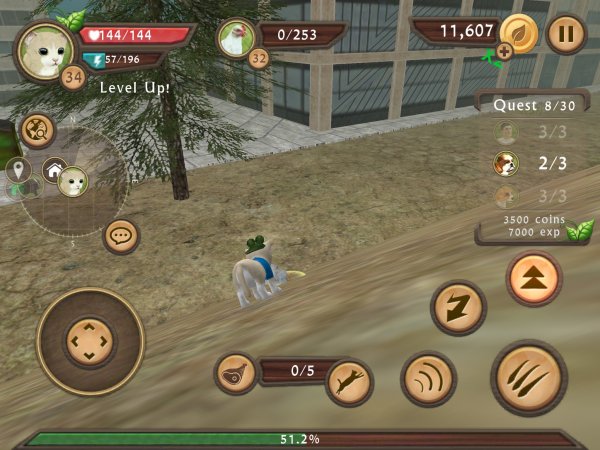The width and height of the screenshot is (600, 450).
Task: Activate the claw scratch attack
Action: pos(529,377)
